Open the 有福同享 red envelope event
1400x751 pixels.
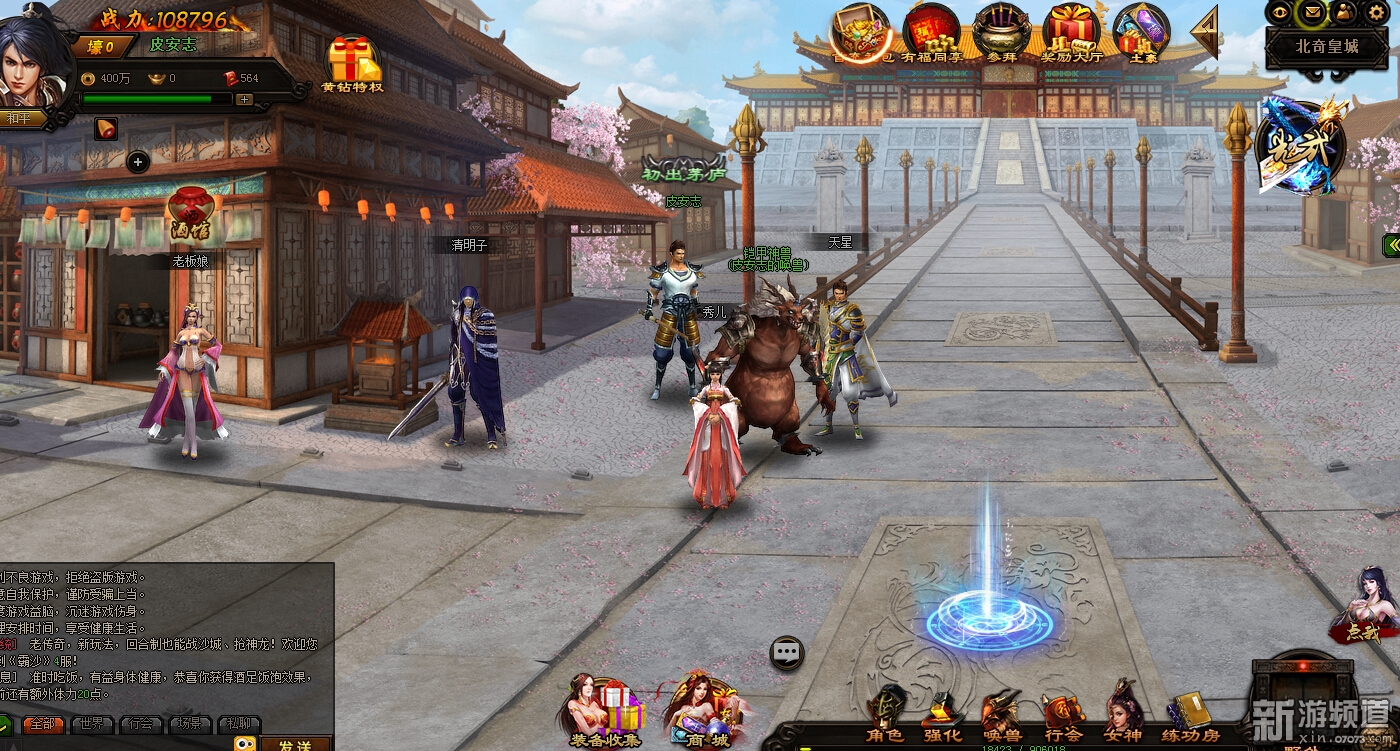[930, 33]
